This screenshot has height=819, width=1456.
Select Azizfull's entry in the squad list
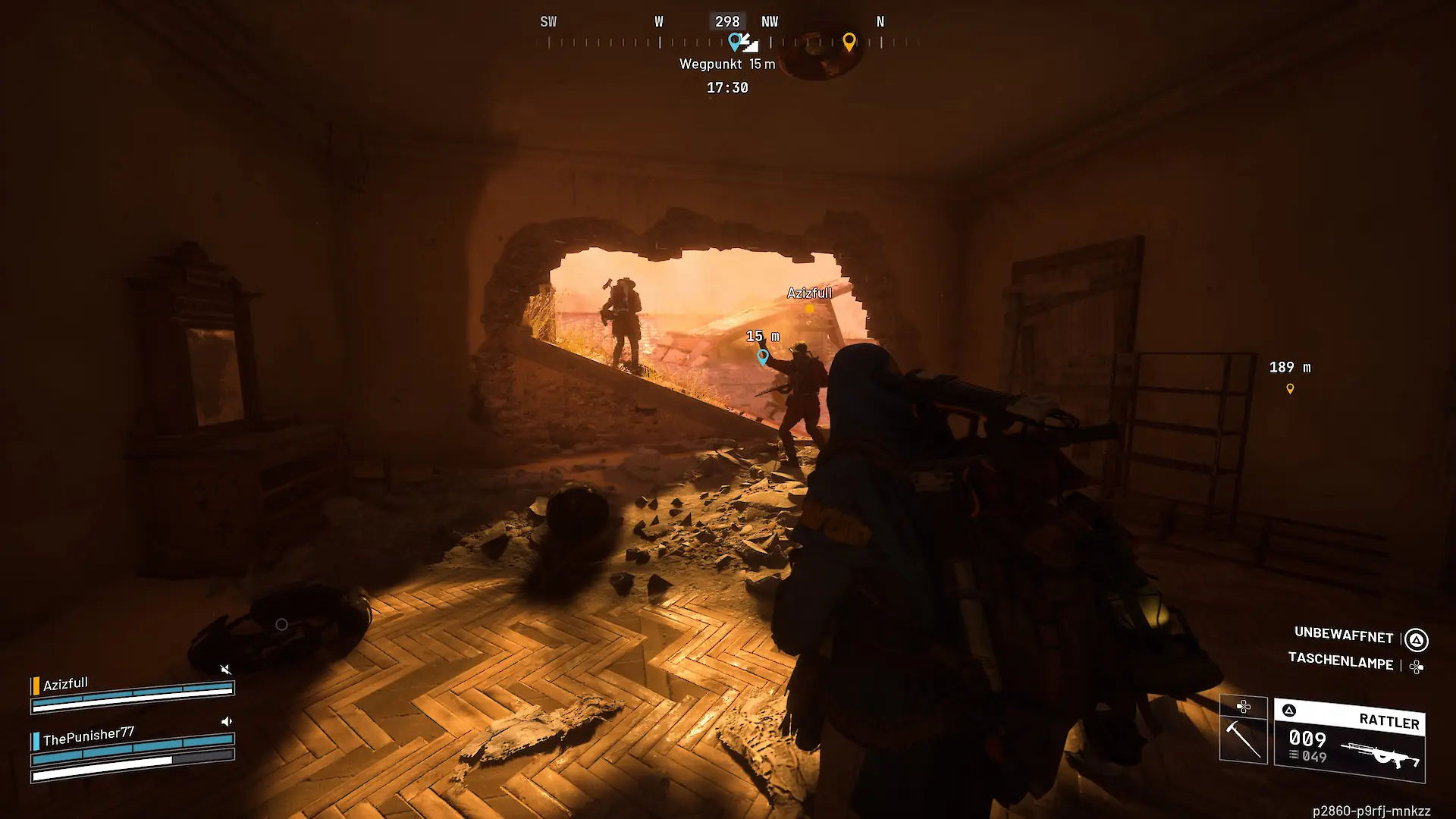coord(66,684)
